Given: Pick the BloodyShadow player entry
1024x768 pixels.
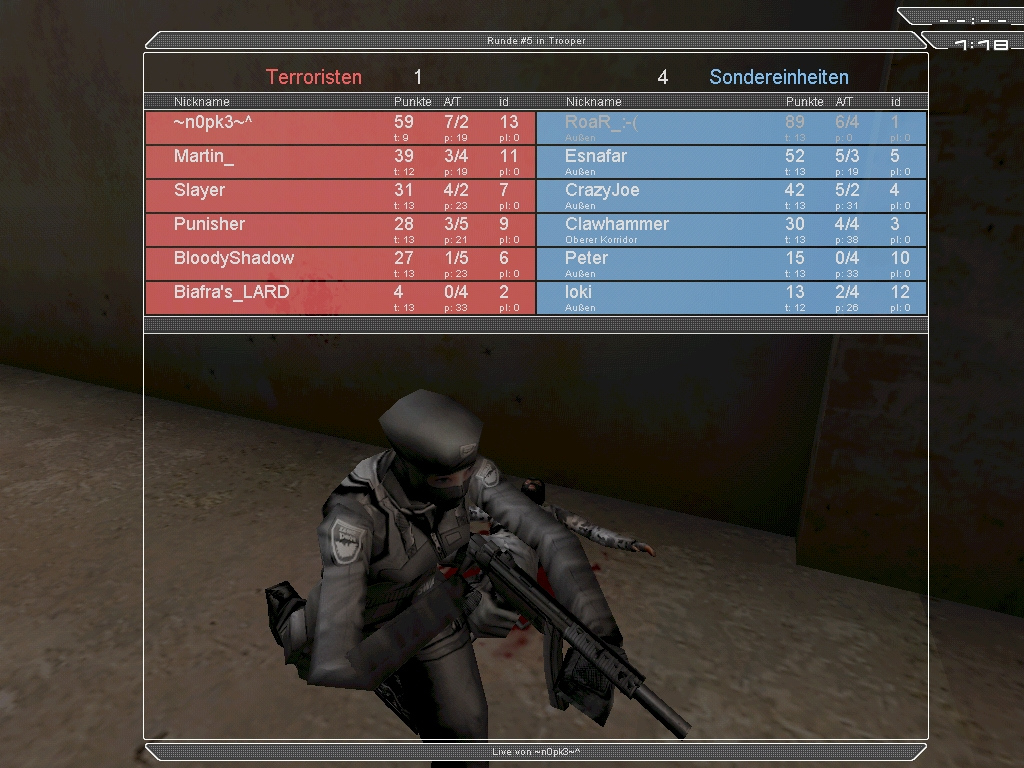Looking at the screenshot, I should tap(340, 264).
